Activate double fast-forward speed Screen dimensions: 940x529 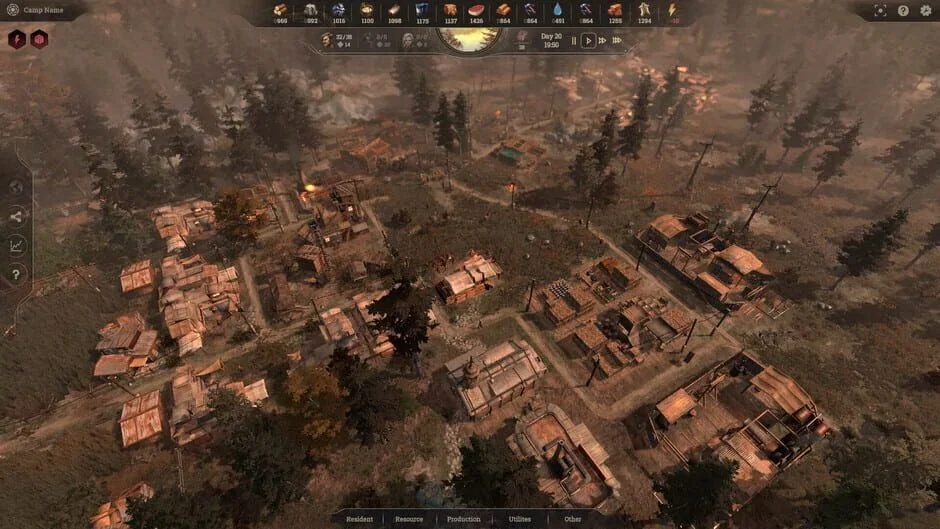click(602, 41)
